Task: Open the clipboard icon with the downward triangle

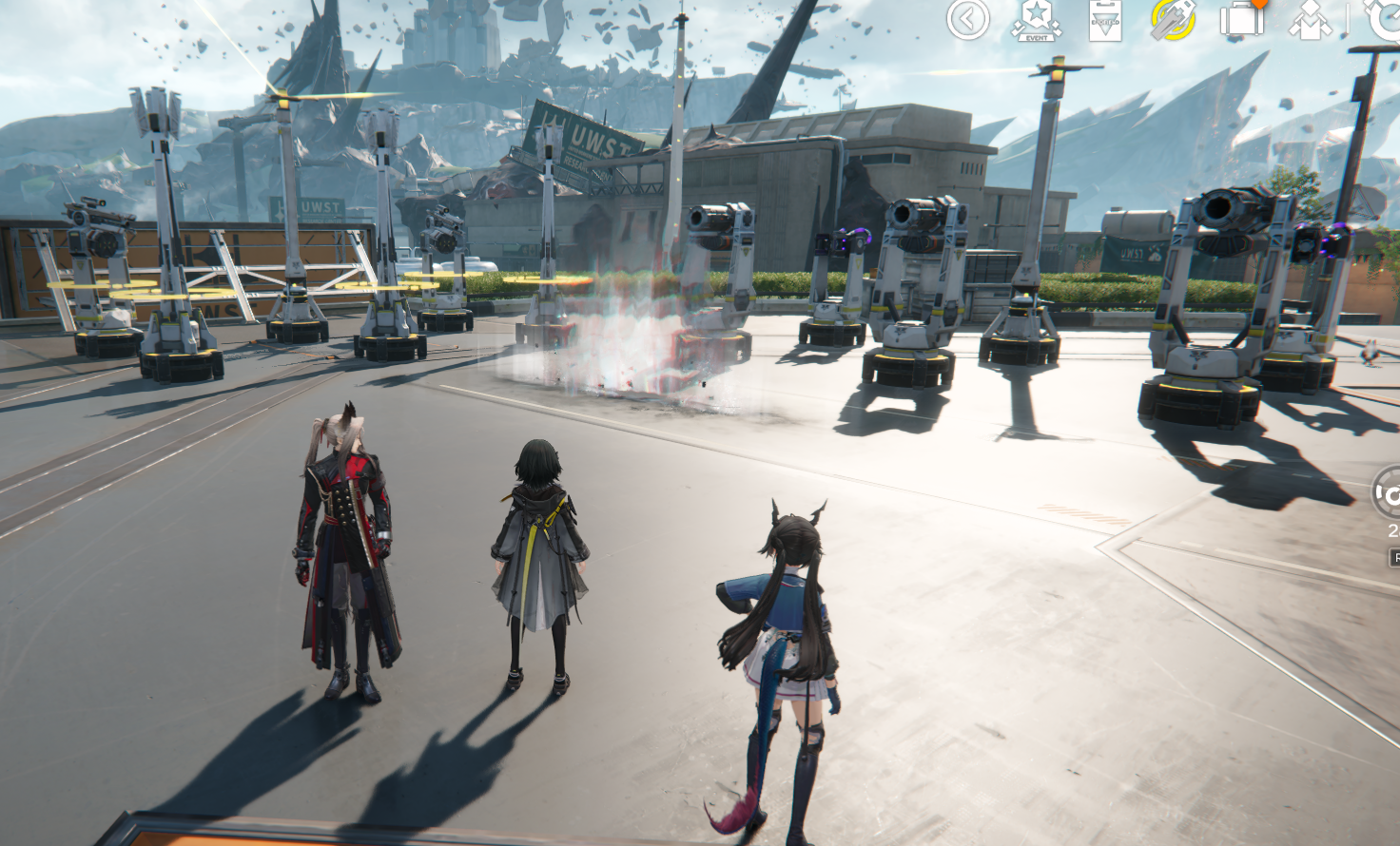Action: point(1105,20)
